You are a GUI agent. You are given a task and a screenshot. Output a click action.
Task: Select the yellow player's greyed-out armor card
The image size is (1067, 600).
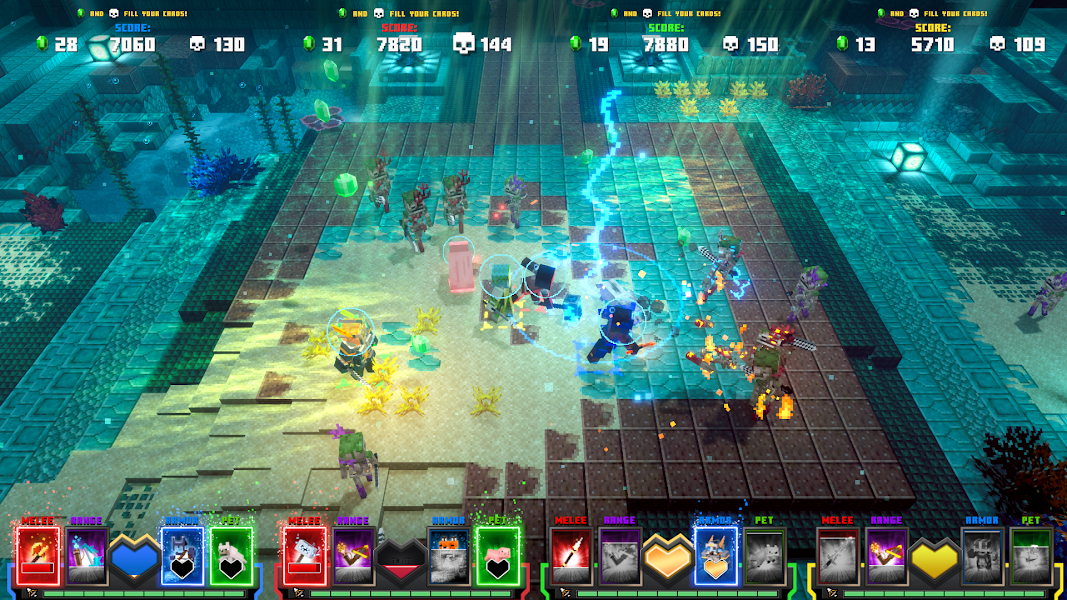984,556
